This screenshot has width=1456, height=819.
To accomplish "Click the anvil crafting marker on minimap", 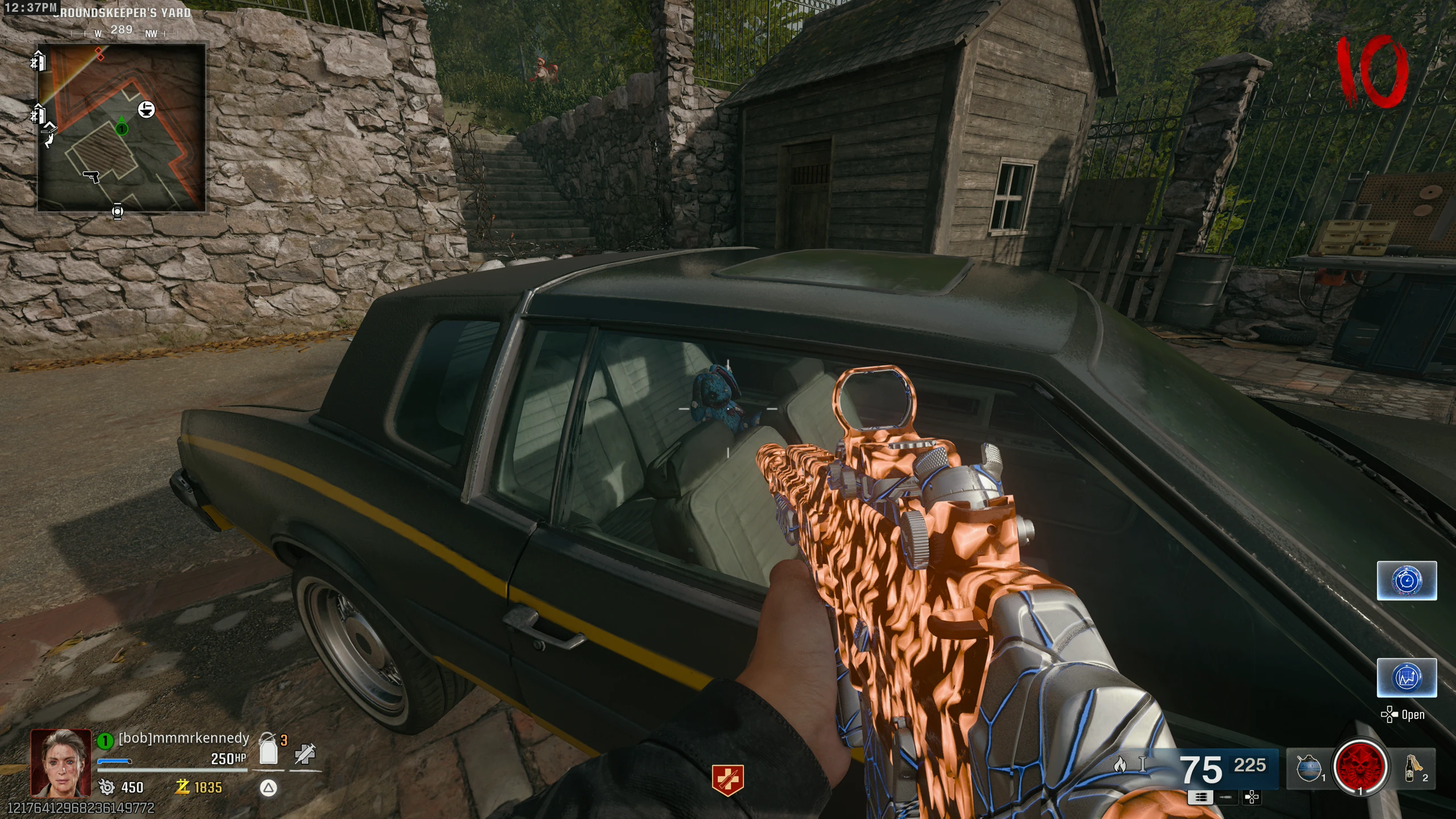I will click(146, 109).
